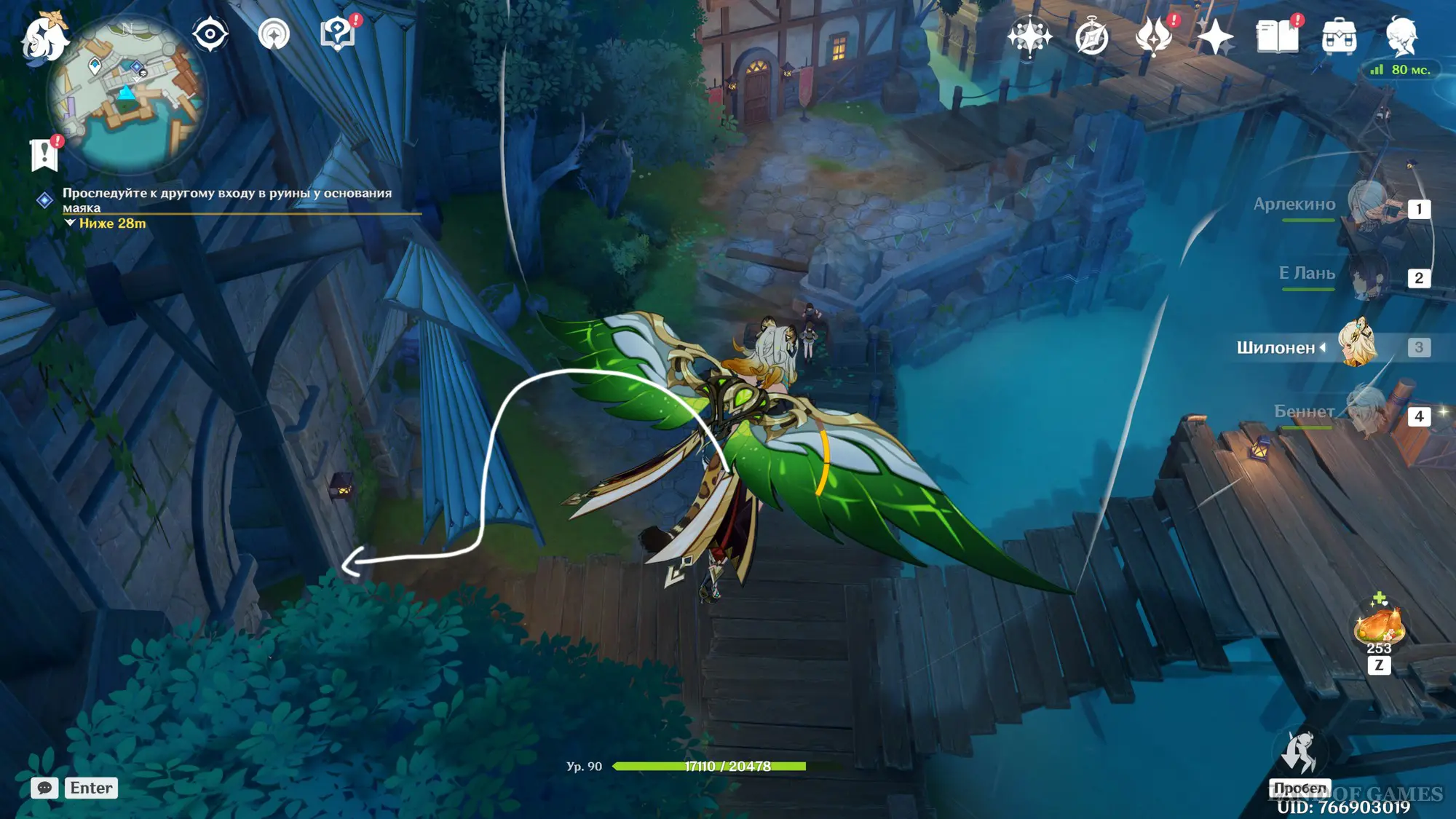Open the chat speech bubble

(x=44, y=788)
